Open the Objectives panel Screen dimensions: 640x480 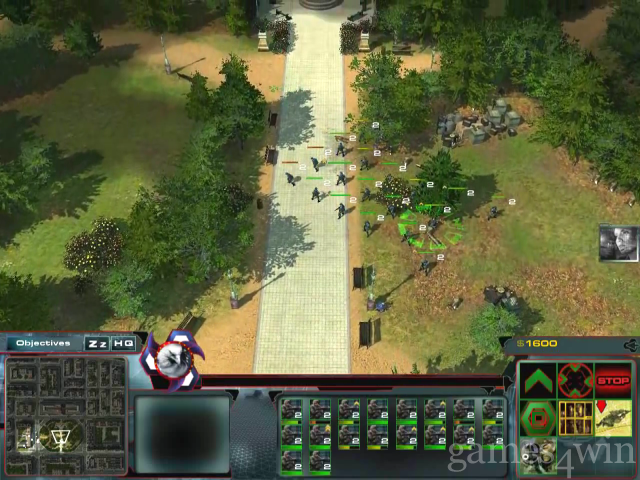pyautogui.click(x=44, y=343)
